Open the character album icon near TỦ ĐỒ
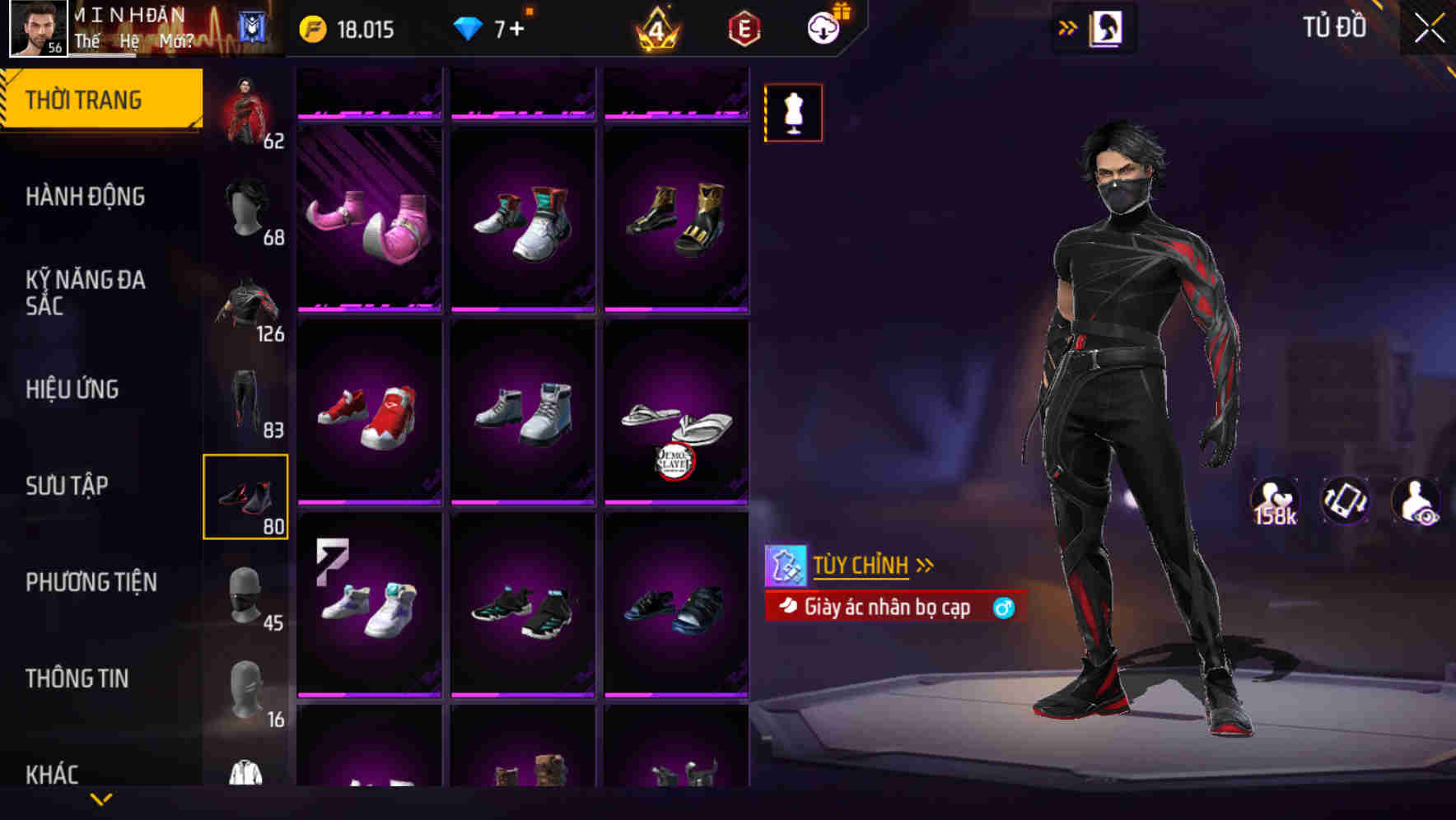 point(1106,27)
